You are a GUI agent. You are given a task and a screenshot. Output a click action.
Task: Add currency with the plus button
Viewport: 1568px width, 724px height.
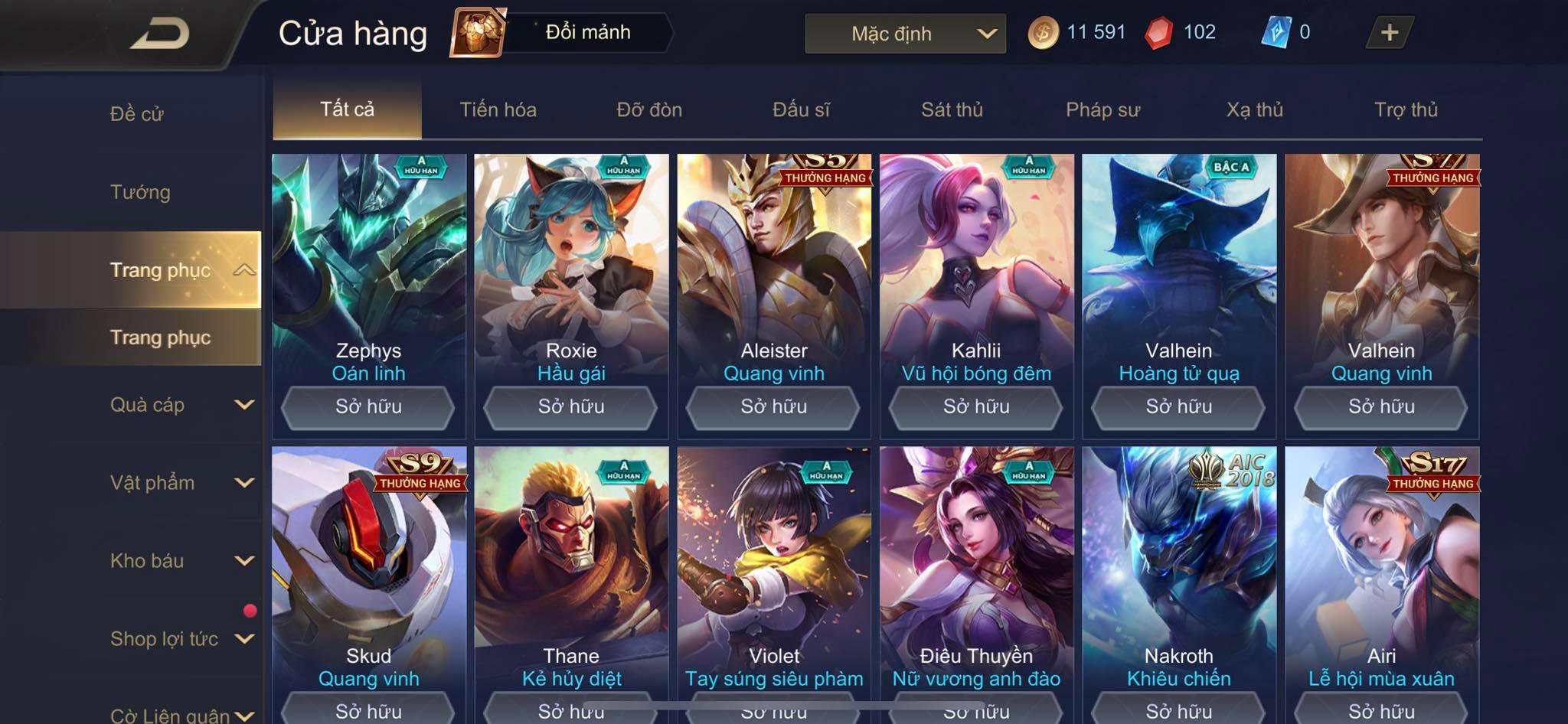coord(1389,33)
